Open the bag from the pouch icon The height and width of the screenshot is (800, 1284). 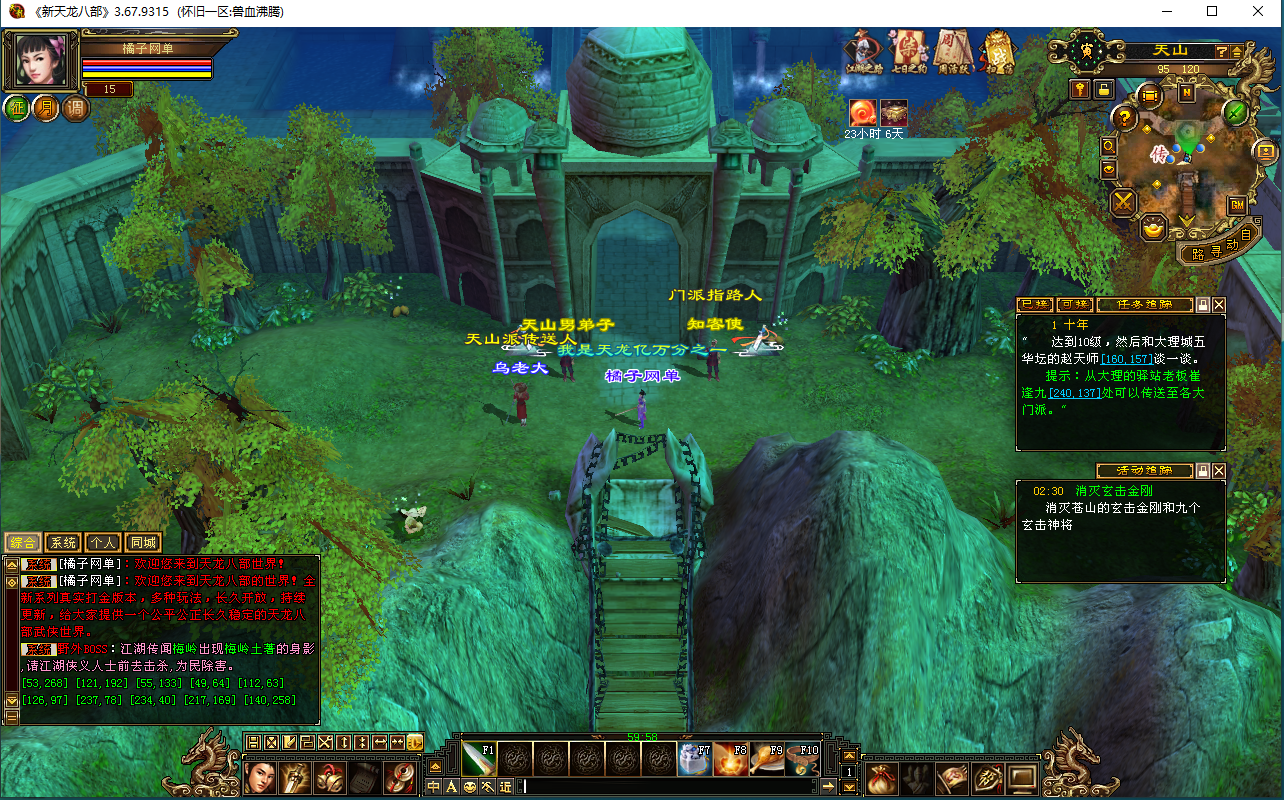coord(881,777)
